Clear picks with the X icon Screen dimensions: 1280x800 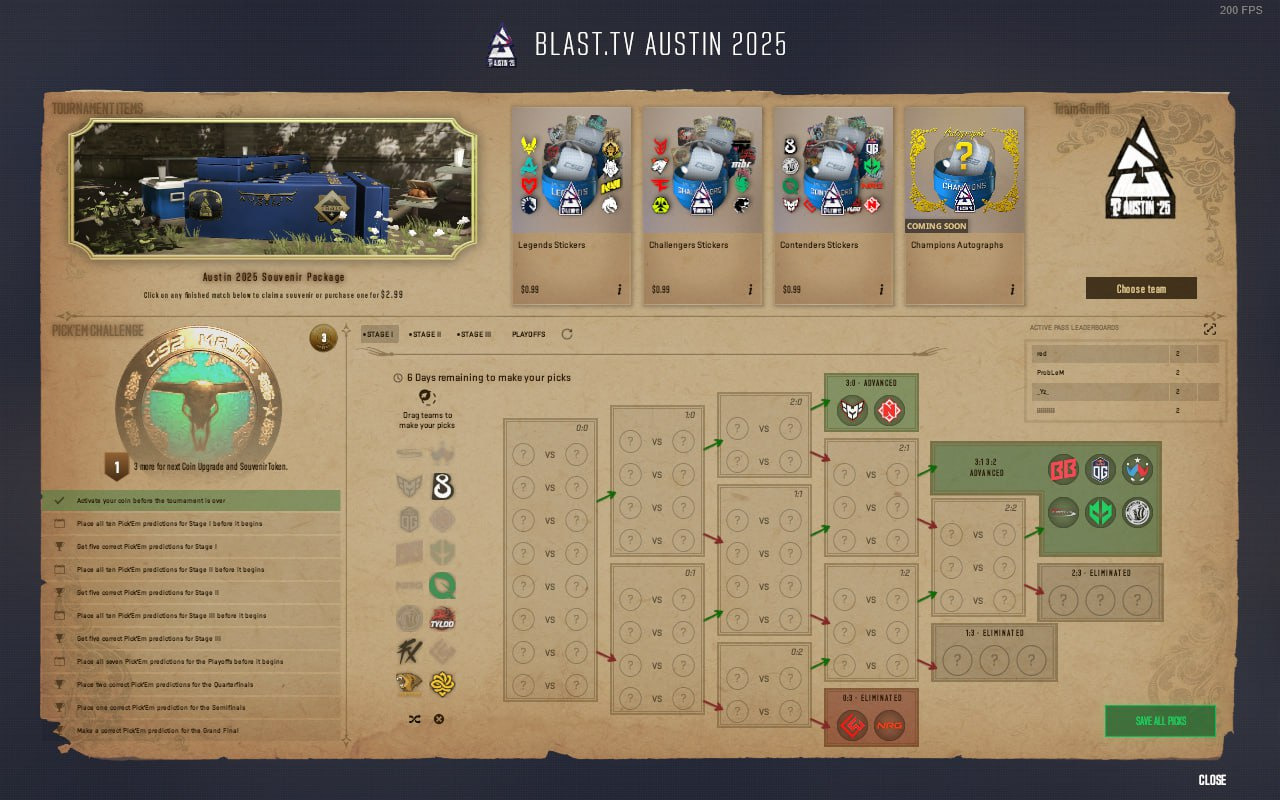pos(438,718)
